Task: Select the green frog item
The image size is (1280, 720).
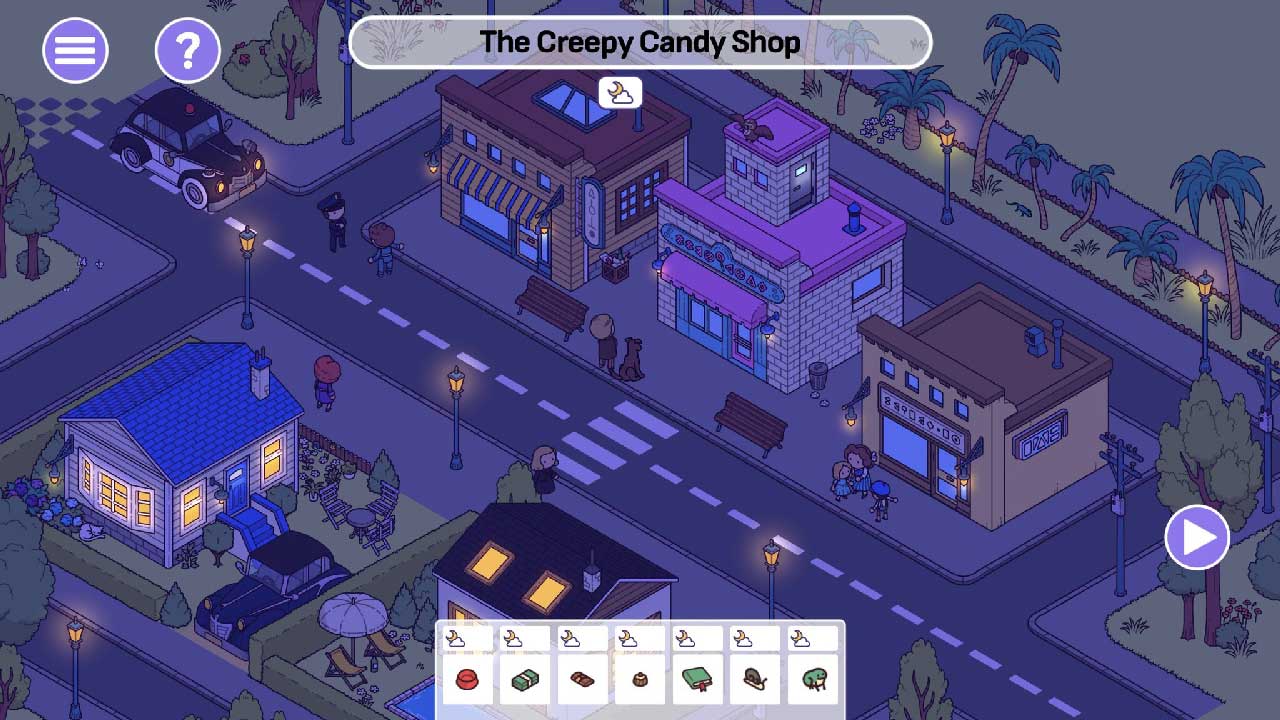Action: point(811,680)
